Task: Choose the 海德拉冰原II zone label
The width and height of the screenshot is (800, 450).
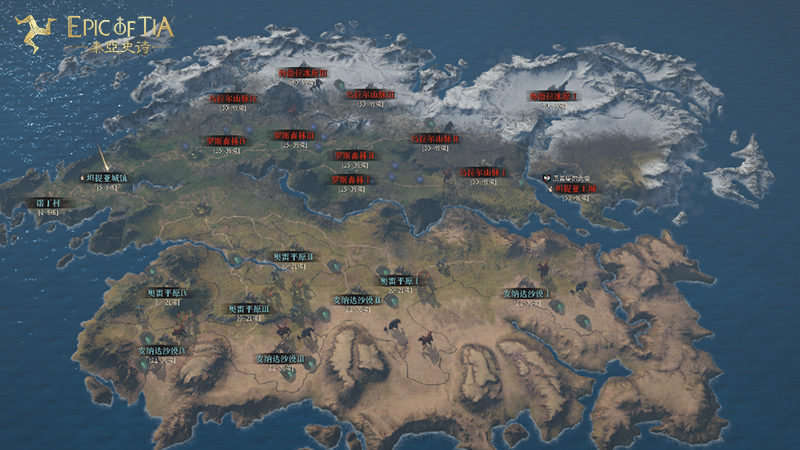Action: click(x=302, y=73)
